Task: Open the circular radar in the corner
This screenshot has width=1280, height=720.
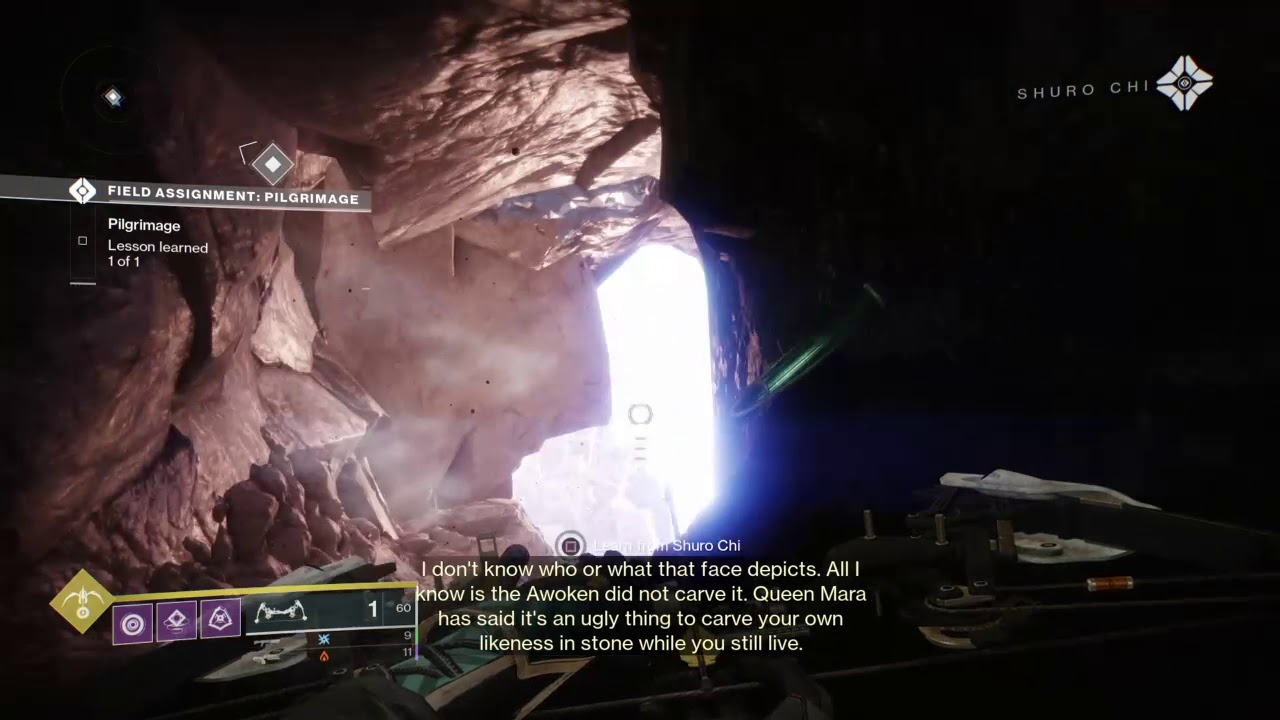Action: [x=112, y=97]
